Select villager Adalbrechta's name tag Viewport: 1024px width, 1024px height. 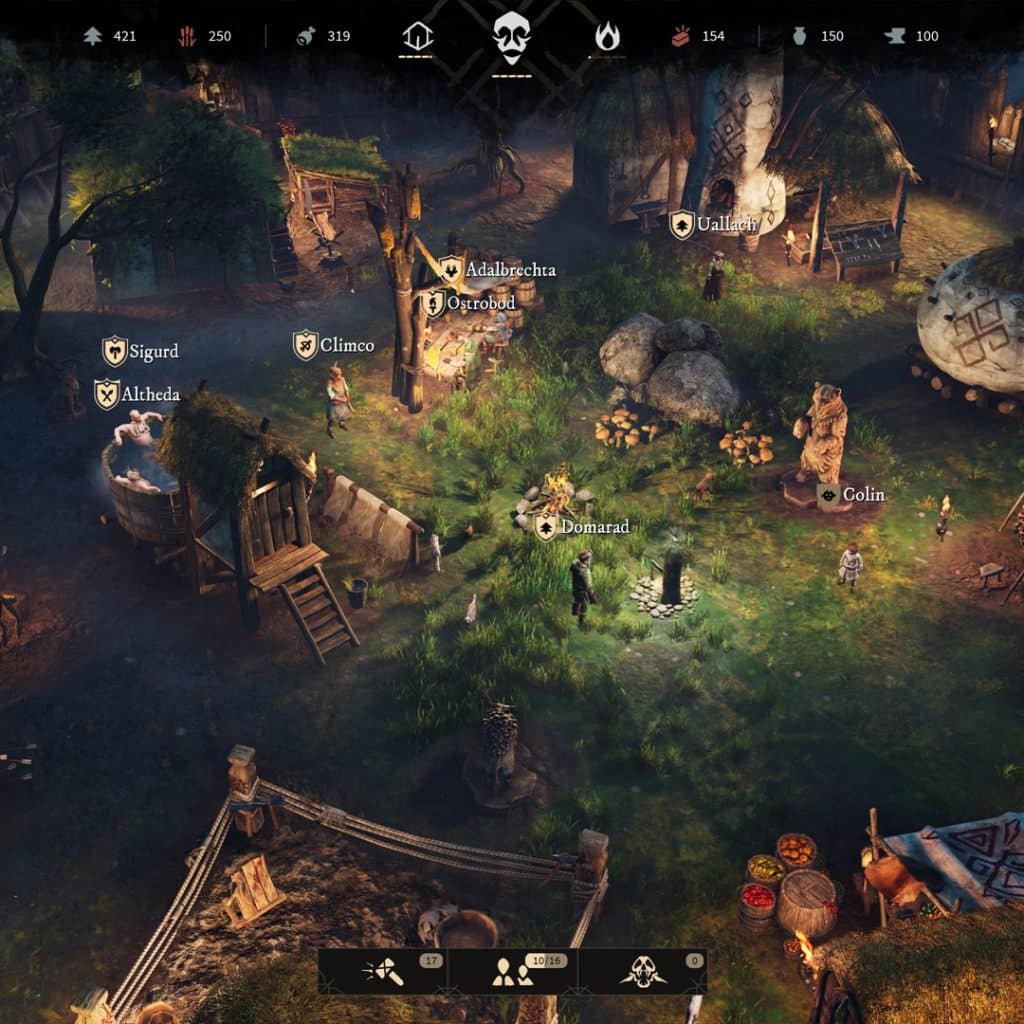click(497, 270)
